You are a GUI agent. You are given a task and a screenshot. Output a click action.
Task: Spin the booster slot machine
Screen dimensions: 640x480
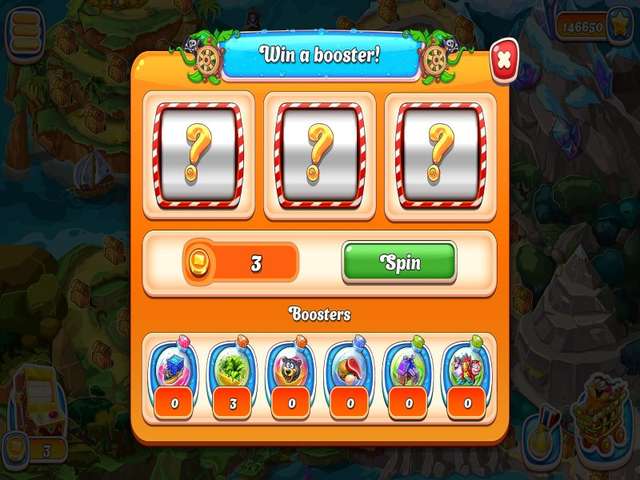pyautogui.click(x=399, y=263)
